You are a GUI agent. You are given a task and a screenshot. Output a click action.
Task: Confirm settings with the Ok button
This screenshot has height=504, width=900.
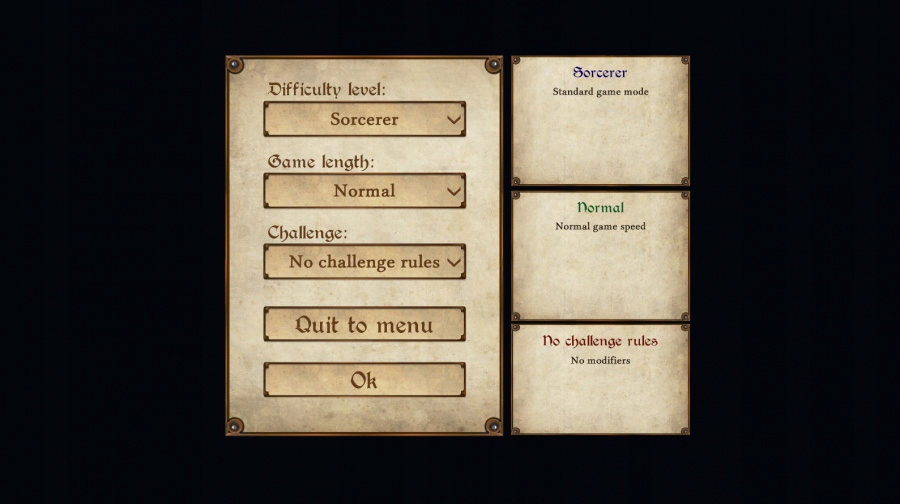click(x=364, y=380)
